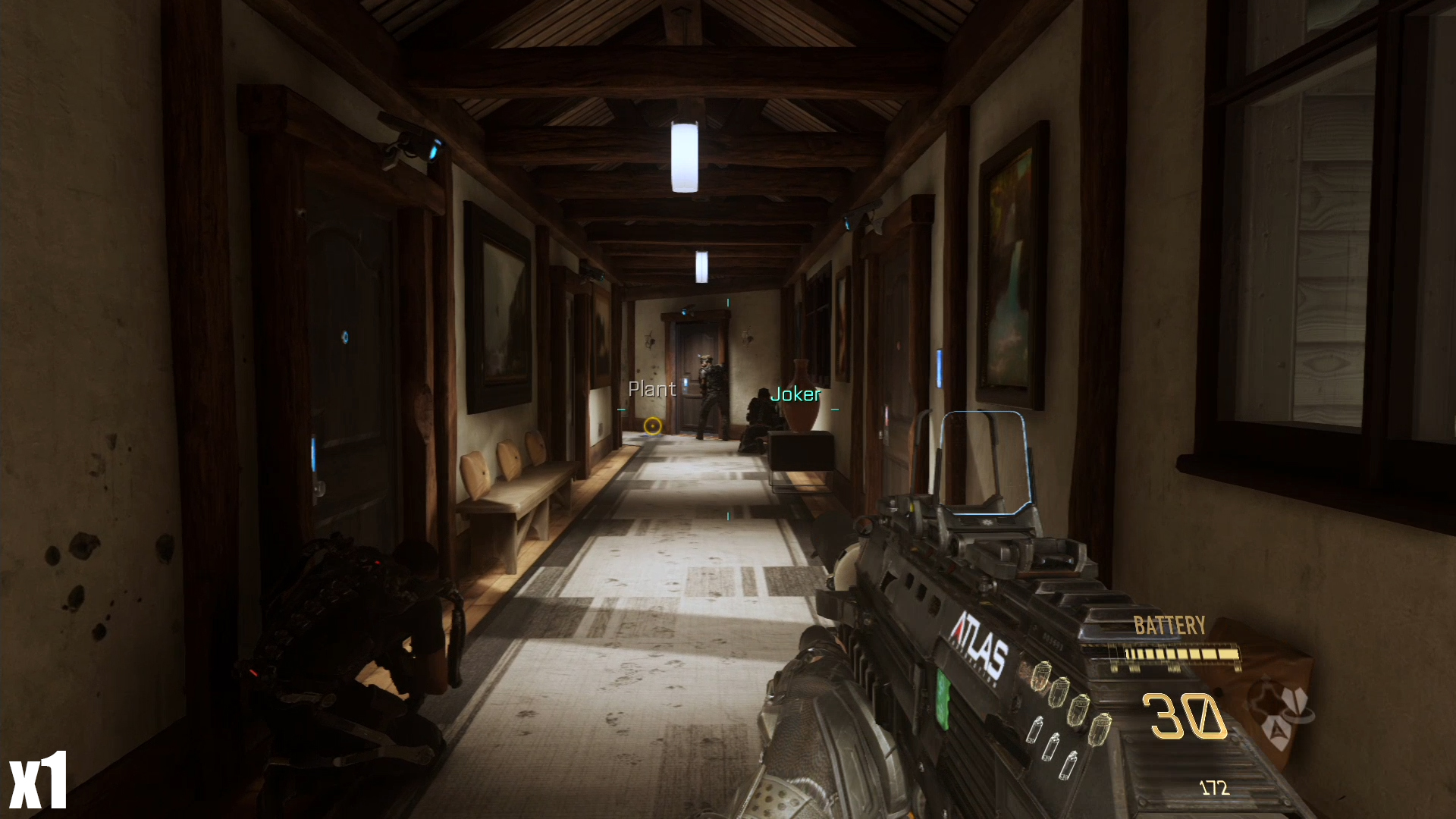Screen dimensions: 1456x819
Task: Click the x1 speed overlay indicator
Action: tap(38, 781)
